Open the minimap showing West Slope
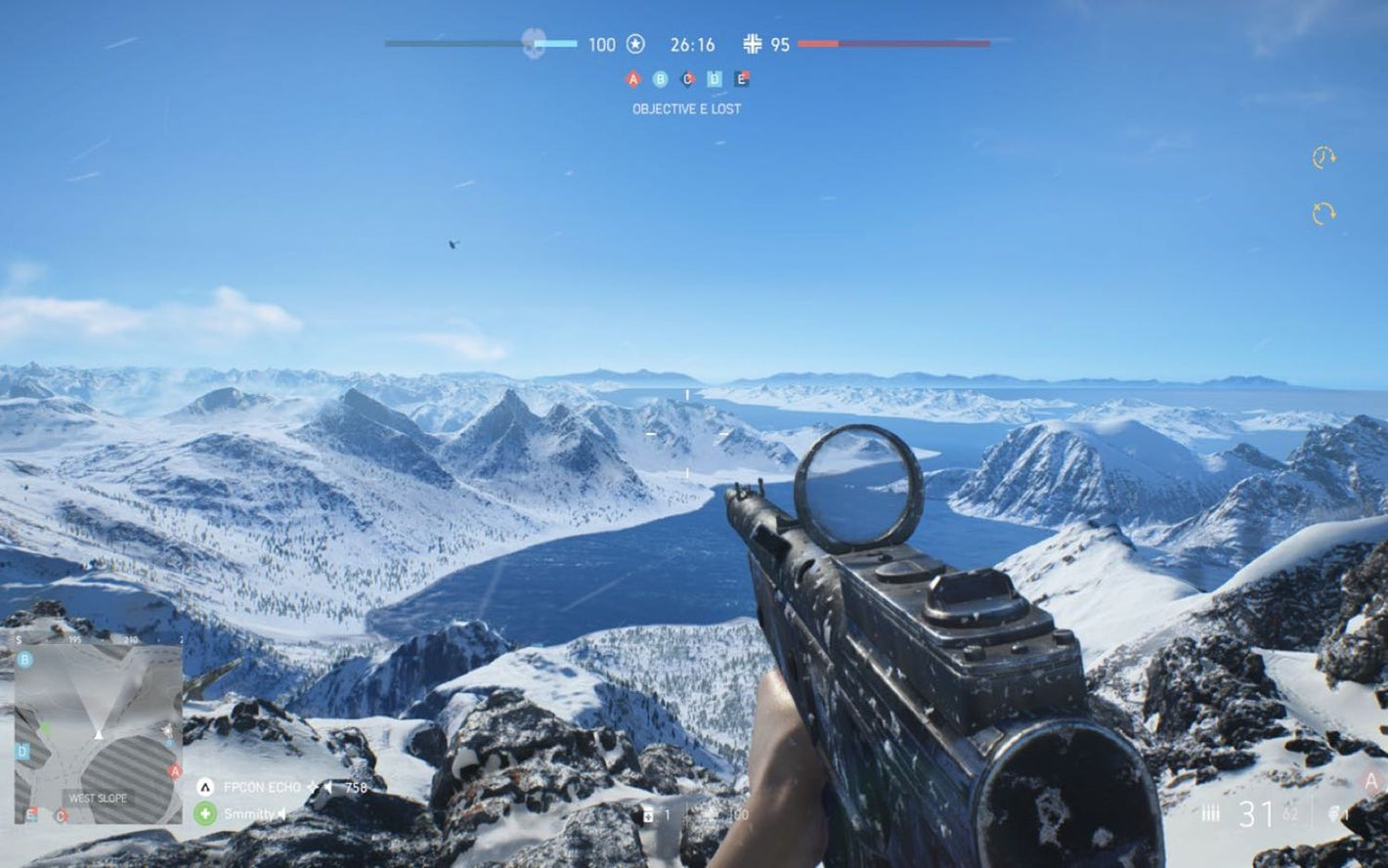This screenshot has width=1388, height=868. (x=98, y=733)
